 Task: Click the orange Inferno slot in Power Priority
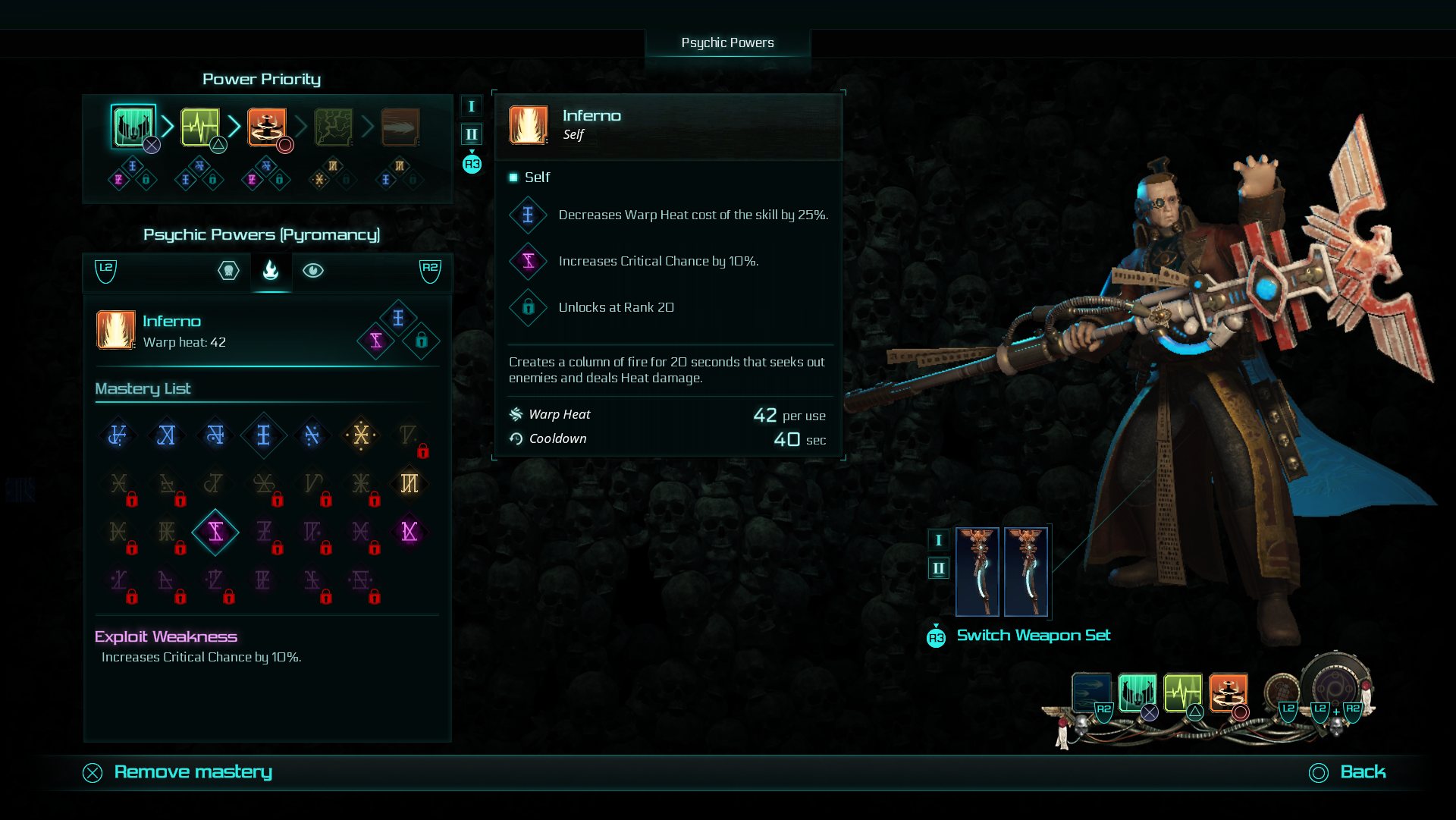265,127
